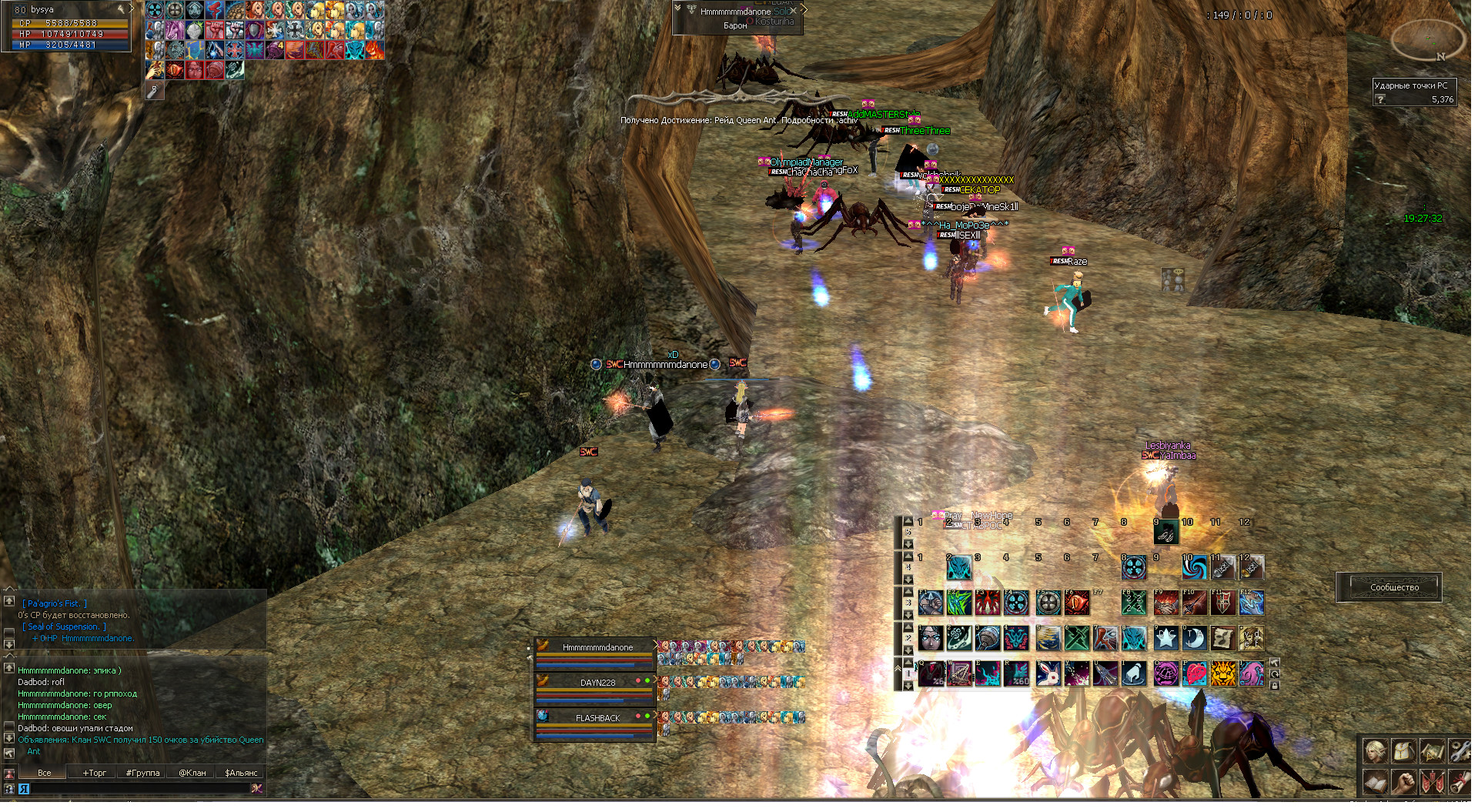Open the character status elf portrait icon

1374,750
